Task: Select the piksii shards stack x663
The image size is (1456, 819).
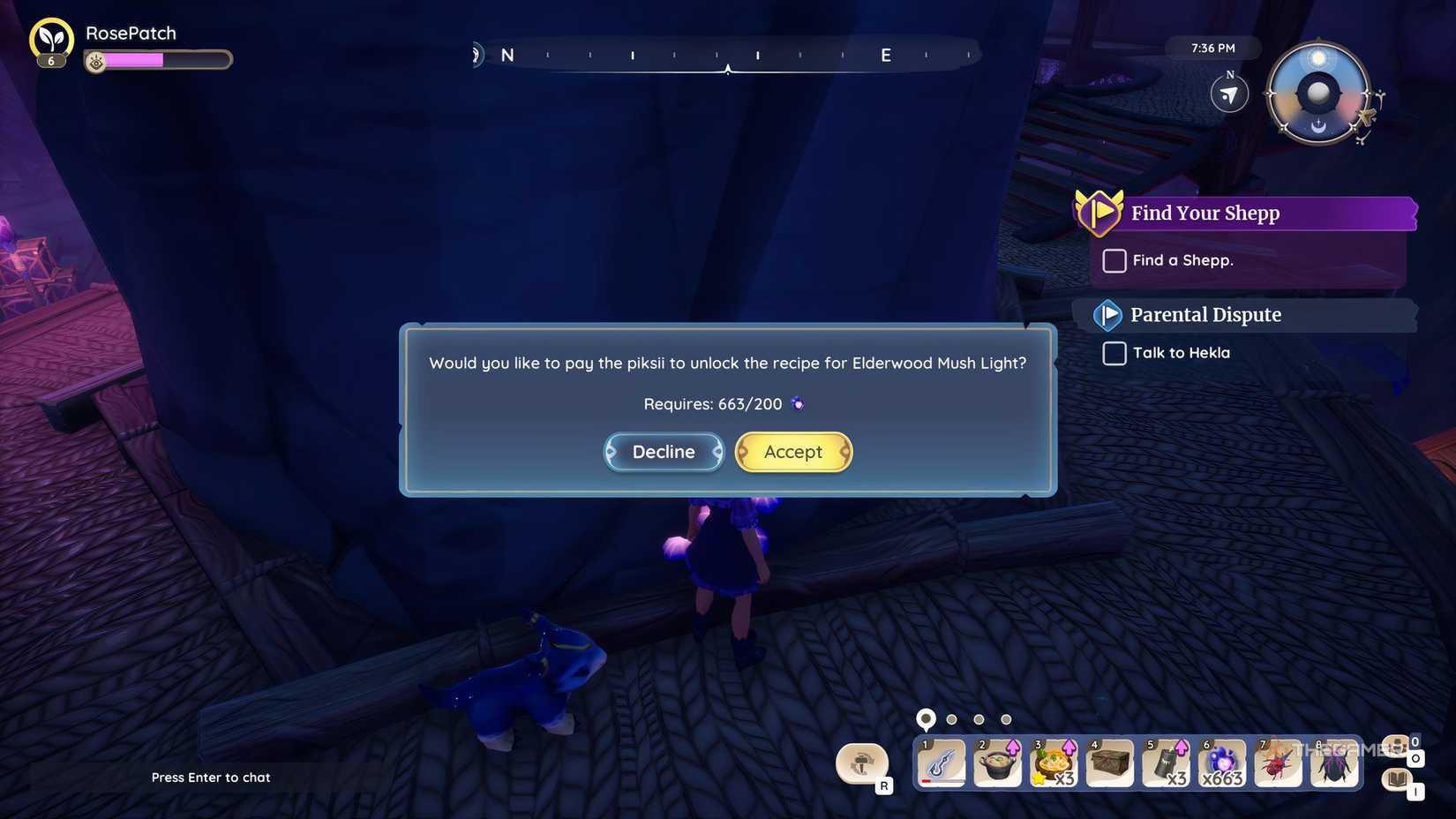Action: pyautogui.click(x=1222, y=763)
